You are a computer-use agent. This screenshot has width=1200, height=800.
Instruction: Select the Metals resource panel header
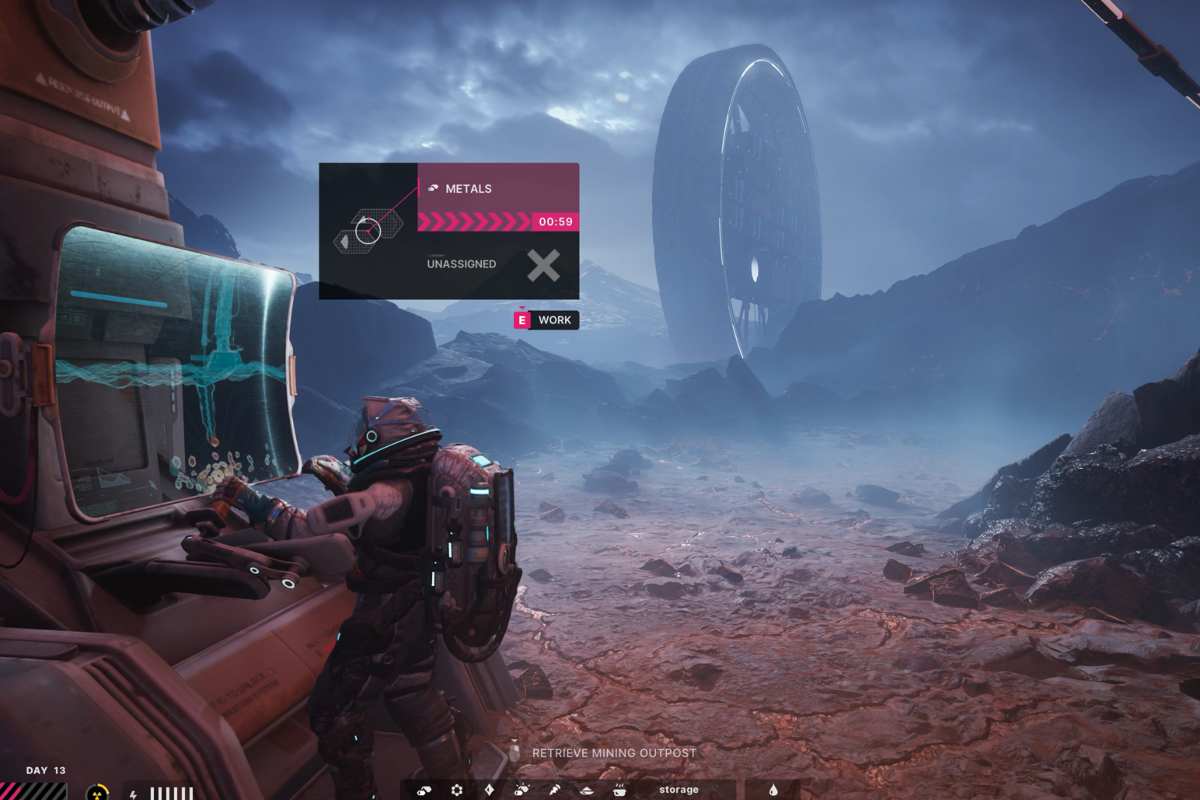(497, 188)
